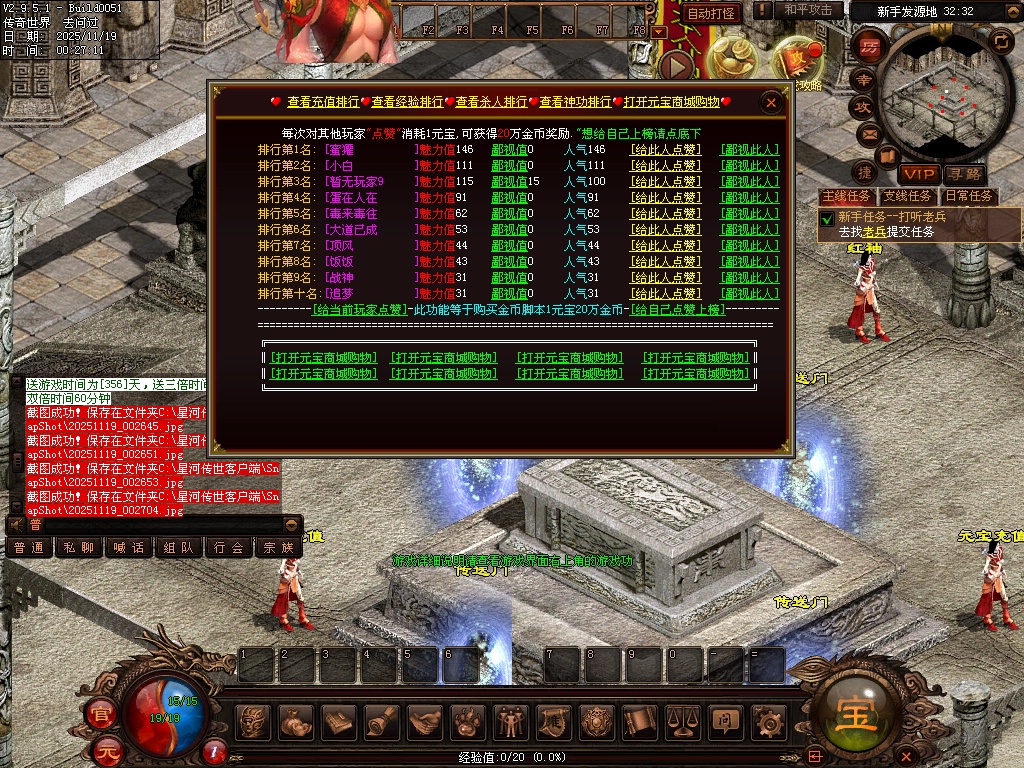The width and height of the screenshot is (1024, 768).
Task: Click the 老兵 link in quest tracker
Action: (x=874, y=231)
